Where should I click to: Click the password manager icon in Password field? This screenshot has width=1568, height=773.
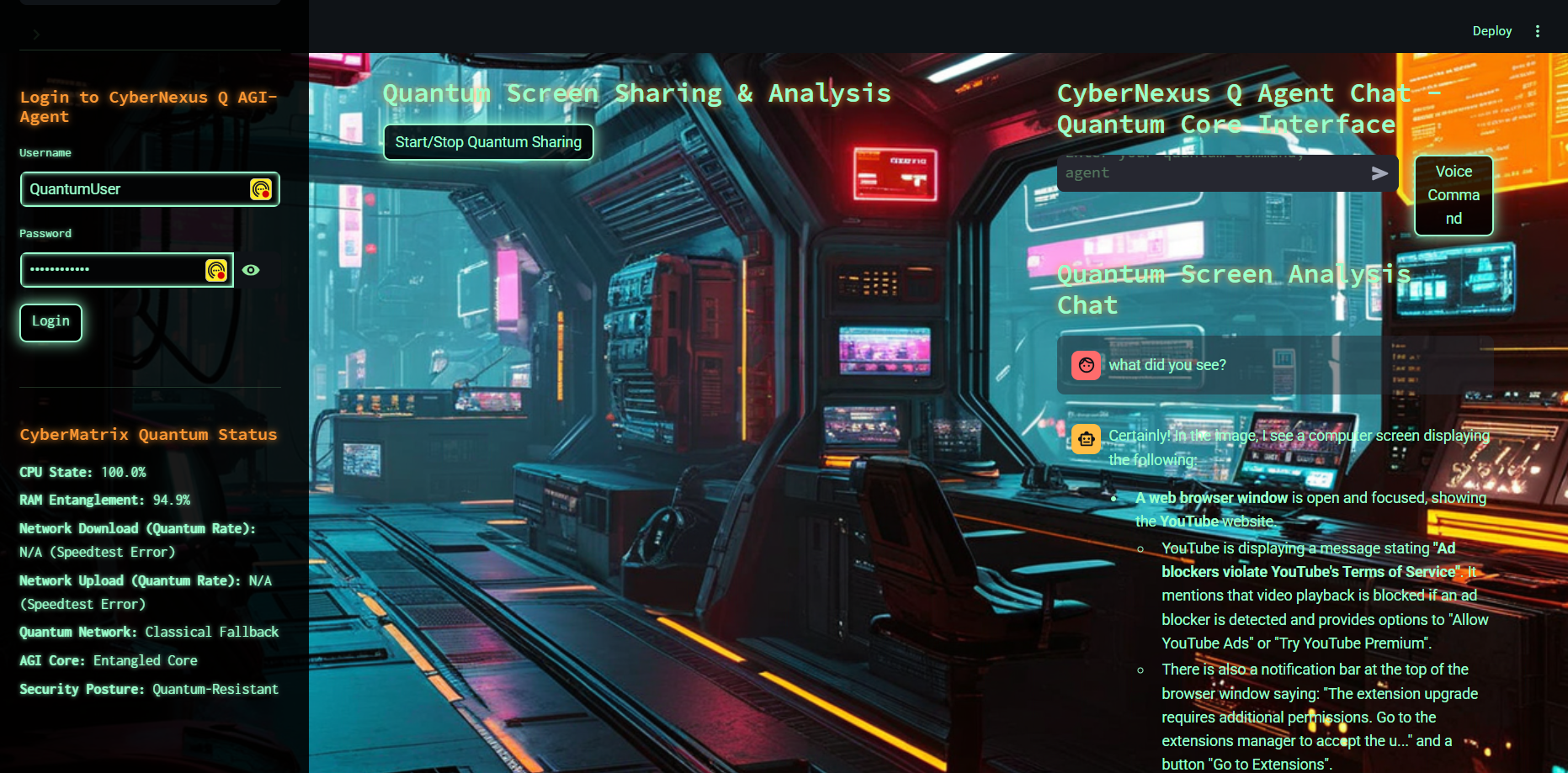[x=216, y=270]
